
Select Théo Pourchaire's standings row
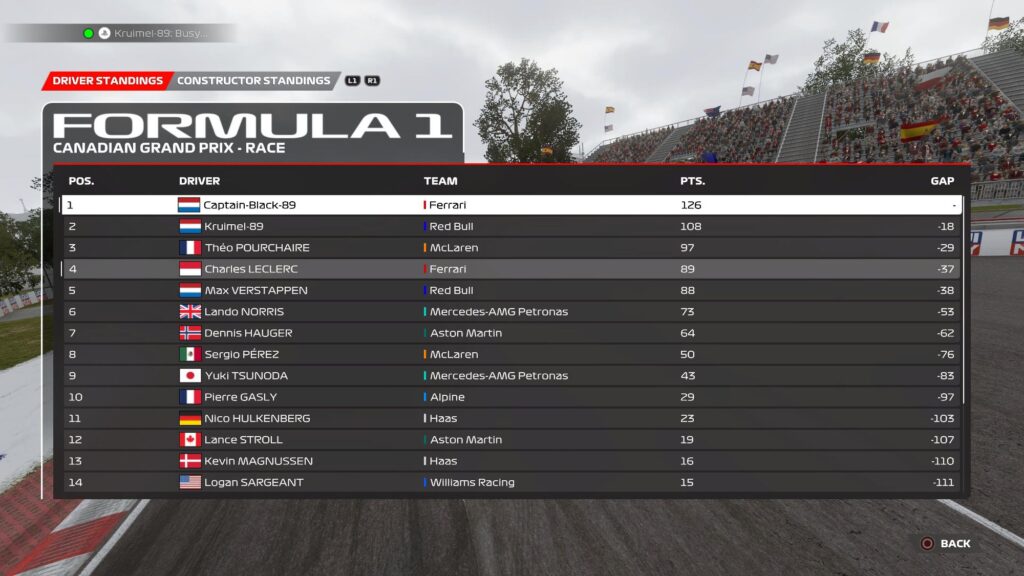(x=510, y=248)
